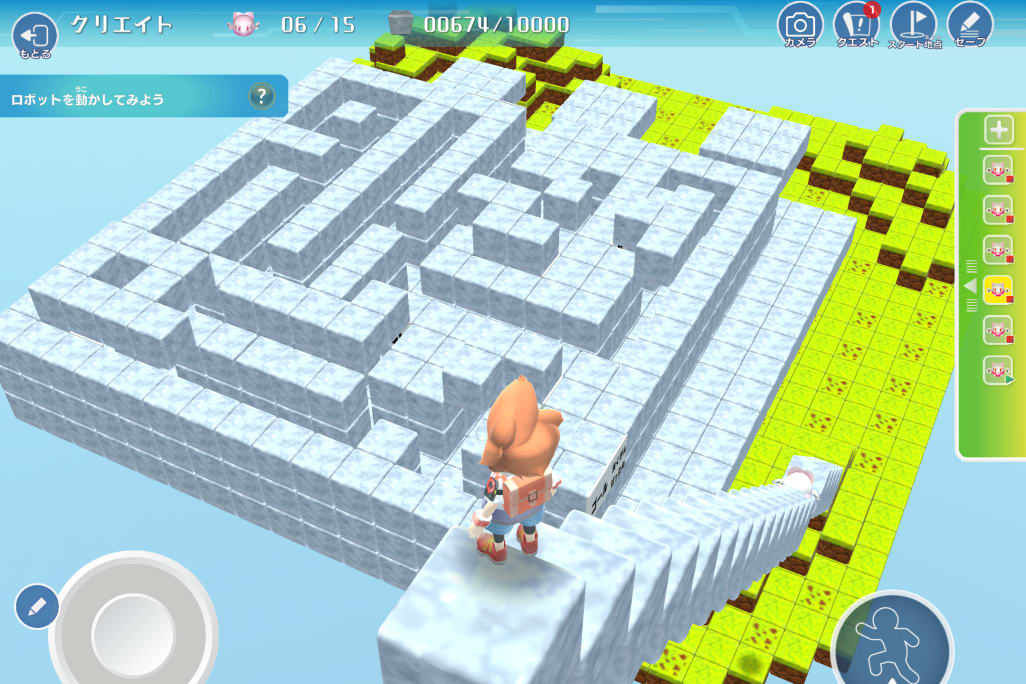The image size is (1026, 684).
Task: Open the クエスト quest list
Action: tap(856, 25)
